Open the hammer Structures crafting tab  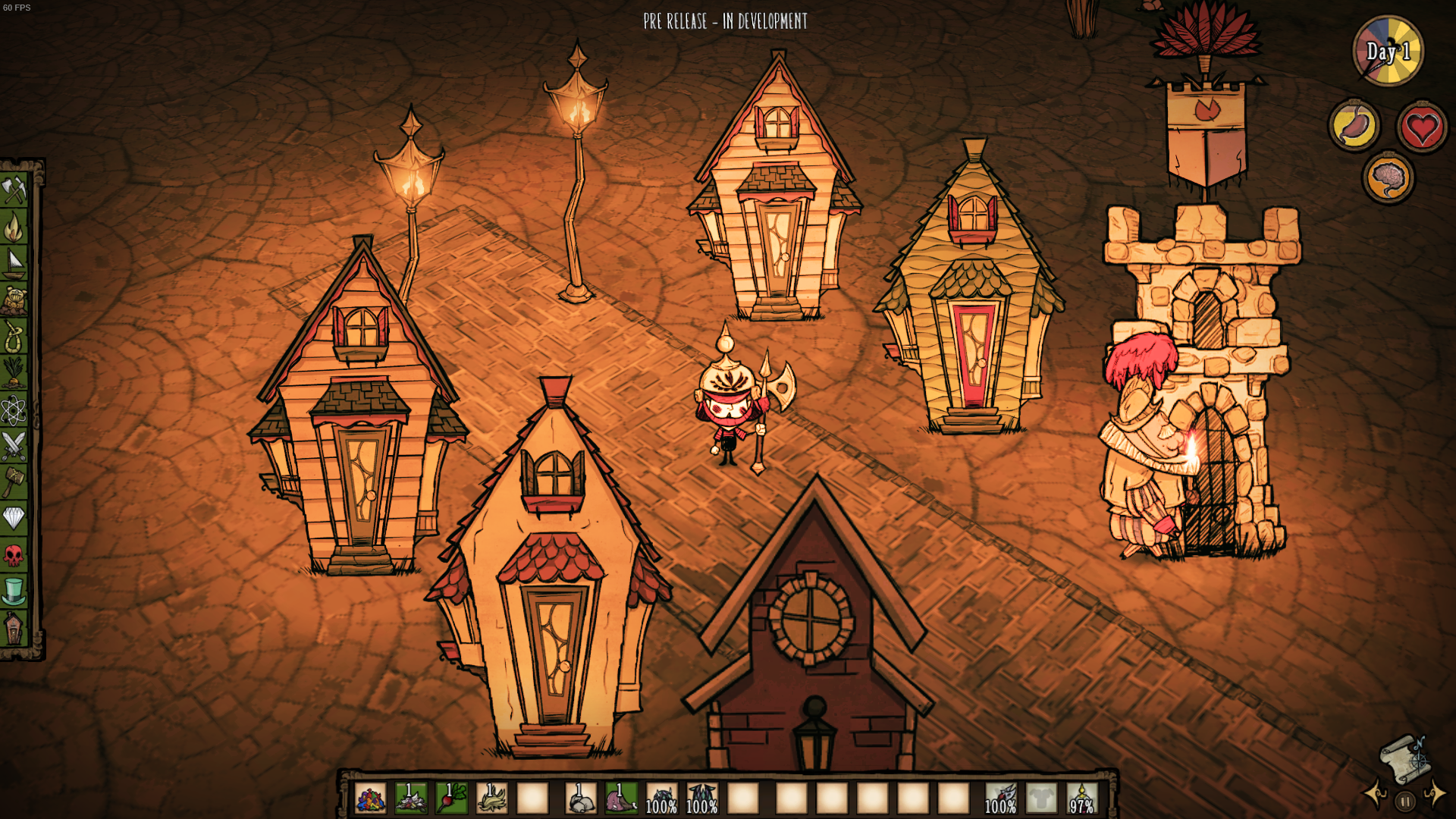click(x=14, y=482)
